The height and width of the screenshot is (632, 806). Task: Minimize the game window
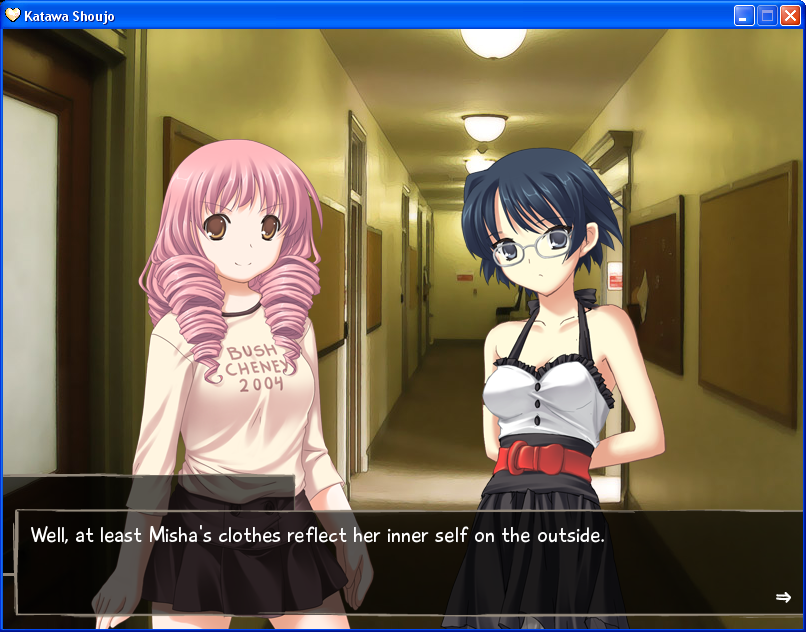(x=744, y=15)
